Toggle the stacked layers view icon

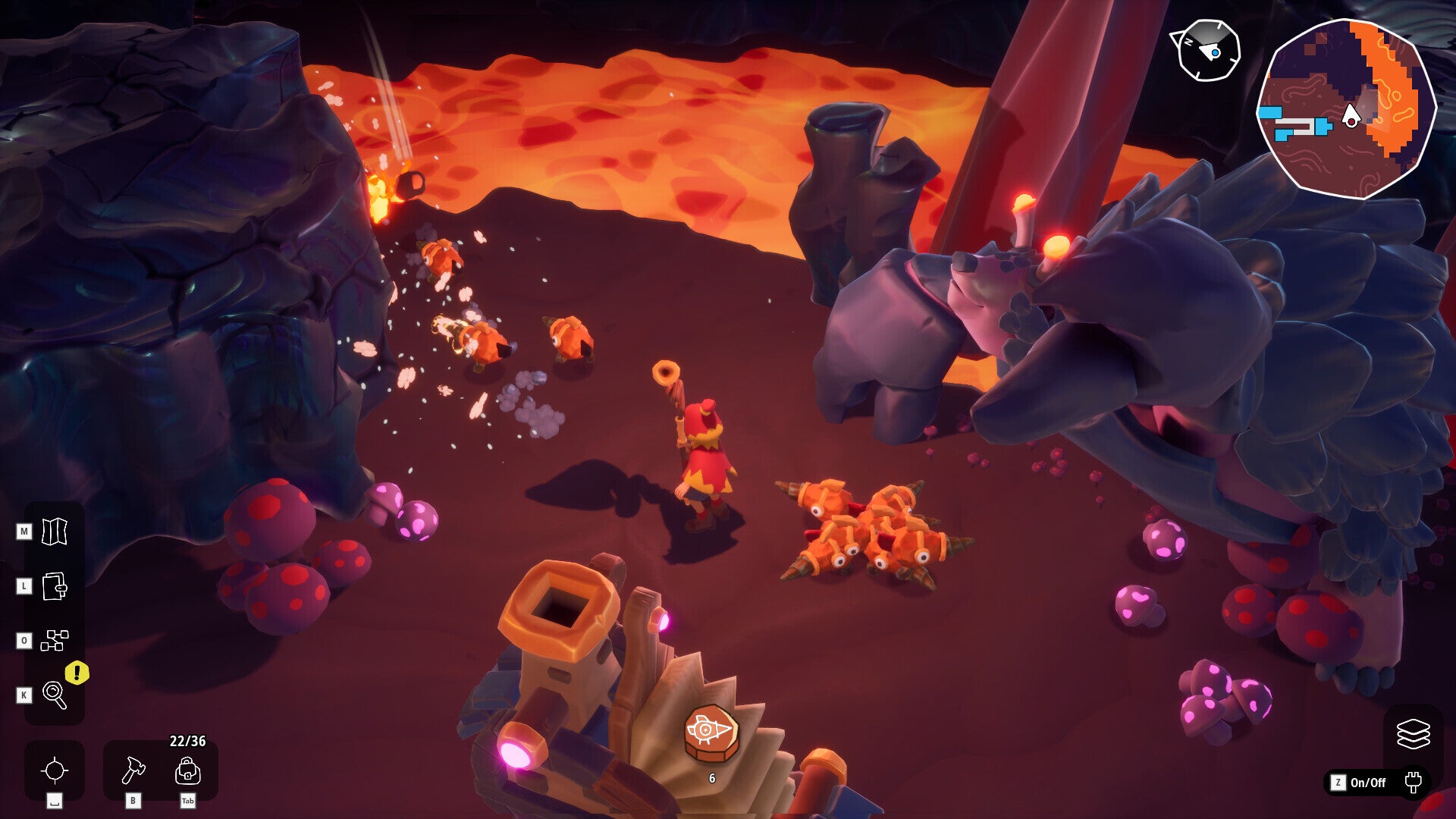(x=1413, y=733)
